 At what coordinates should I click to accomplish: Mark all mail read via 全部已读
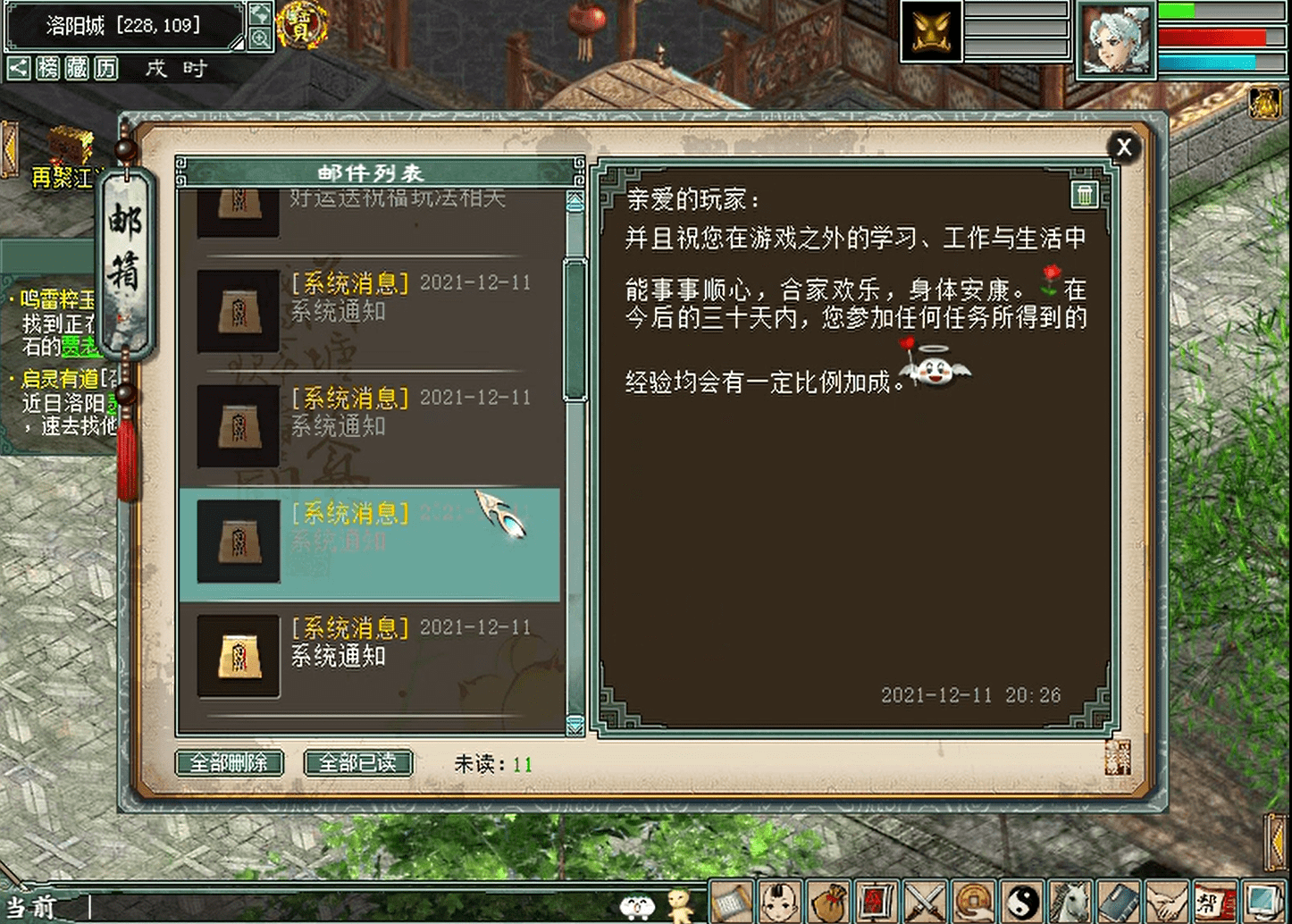(357, 762)
